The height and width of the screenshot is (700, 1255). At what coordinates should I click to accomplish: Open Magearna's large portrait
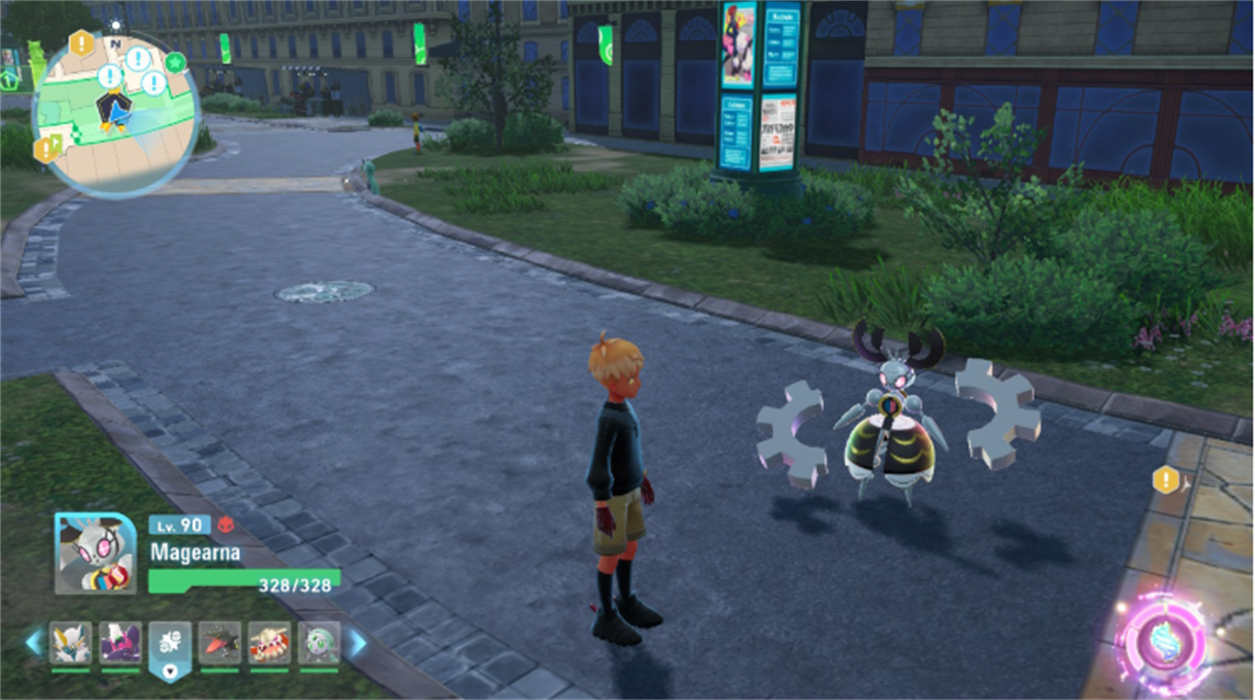(x=96, y=552)
